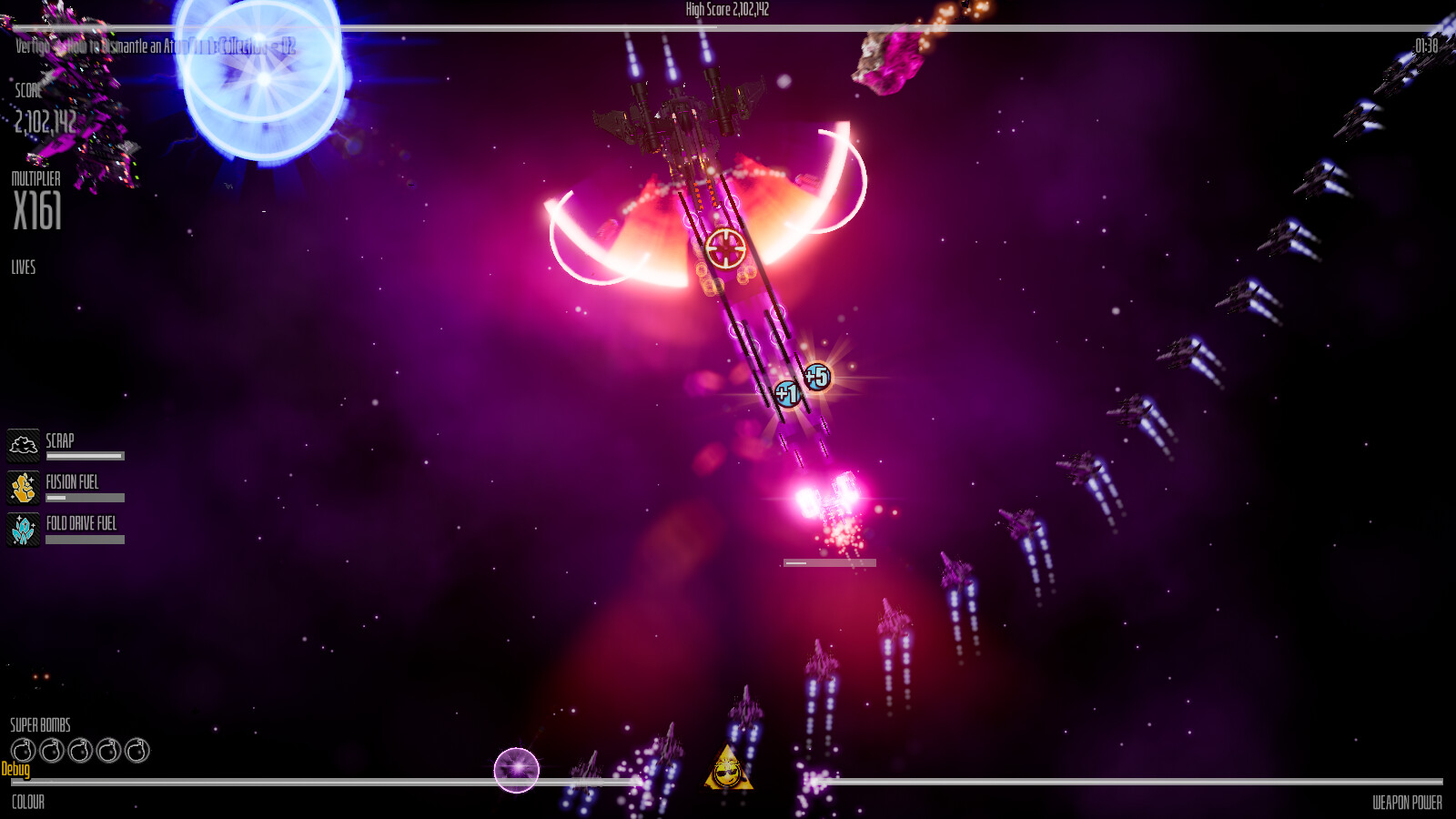Click the Fusion Fuel icon

click(x=23, y=485)
